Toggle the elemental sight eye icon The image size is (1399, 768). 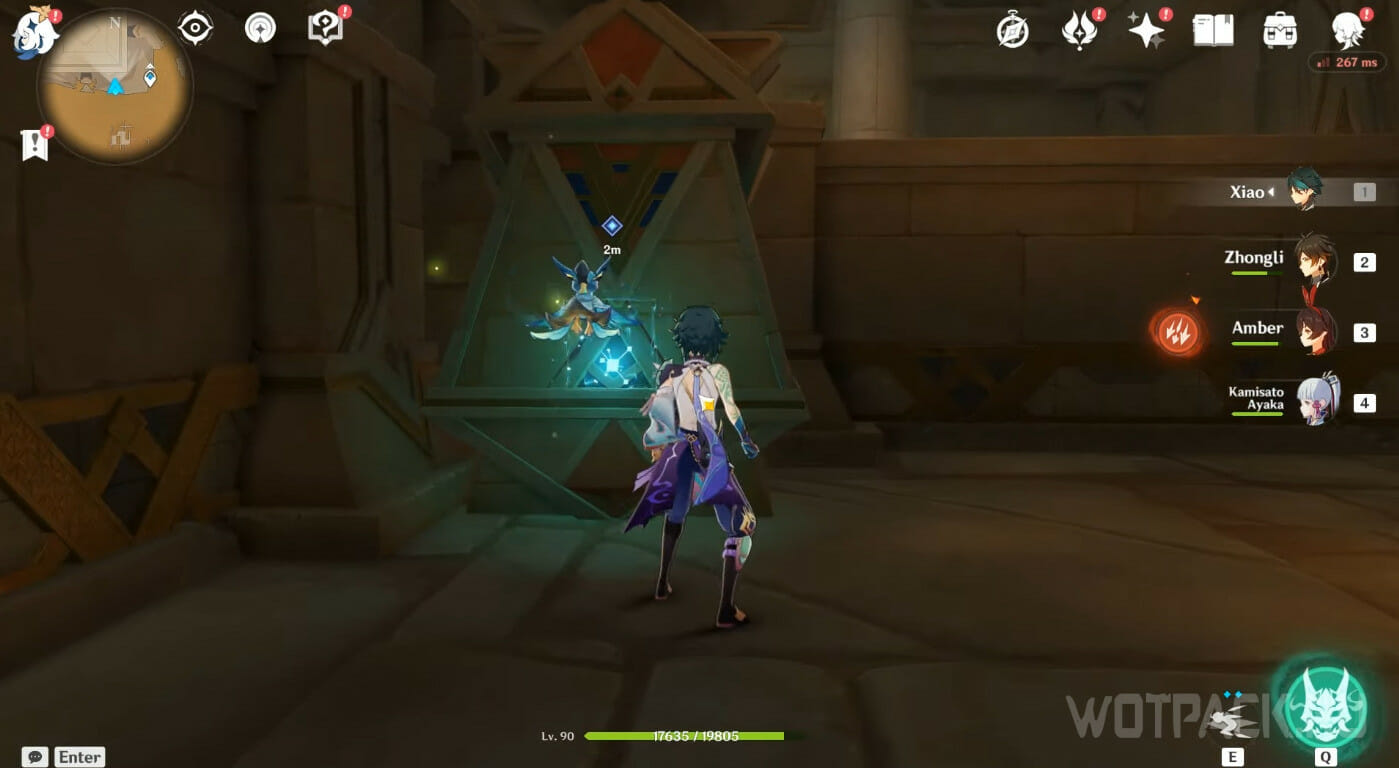(195, 28)
